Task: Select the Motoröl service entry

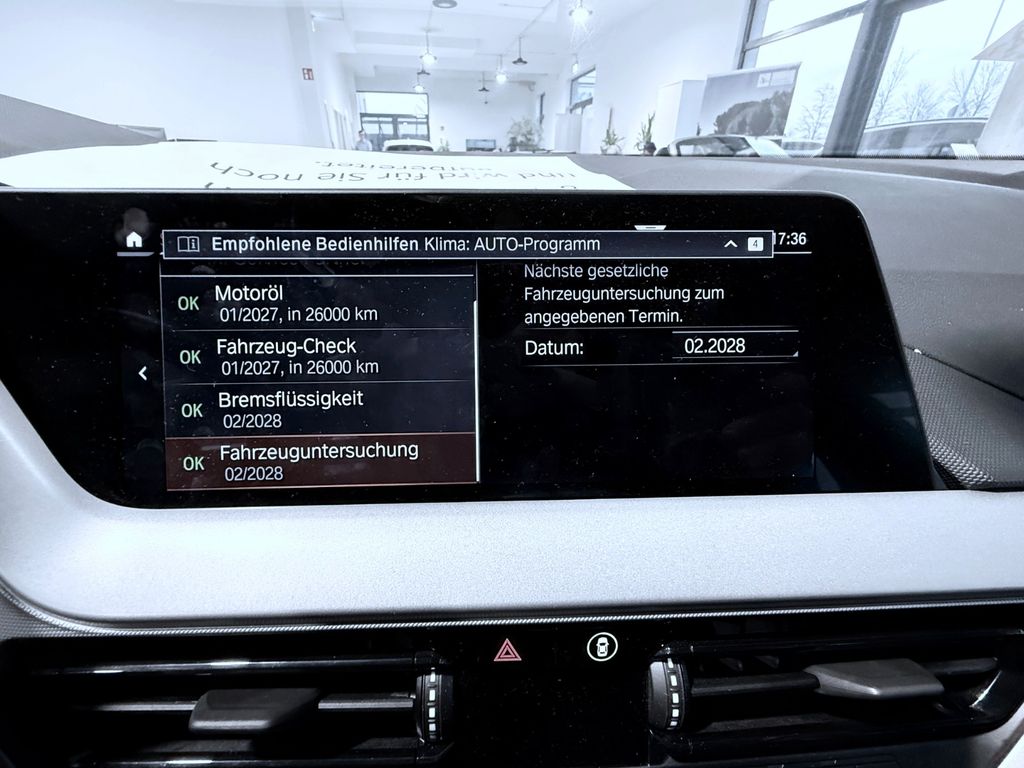Action: click(318, 303)
